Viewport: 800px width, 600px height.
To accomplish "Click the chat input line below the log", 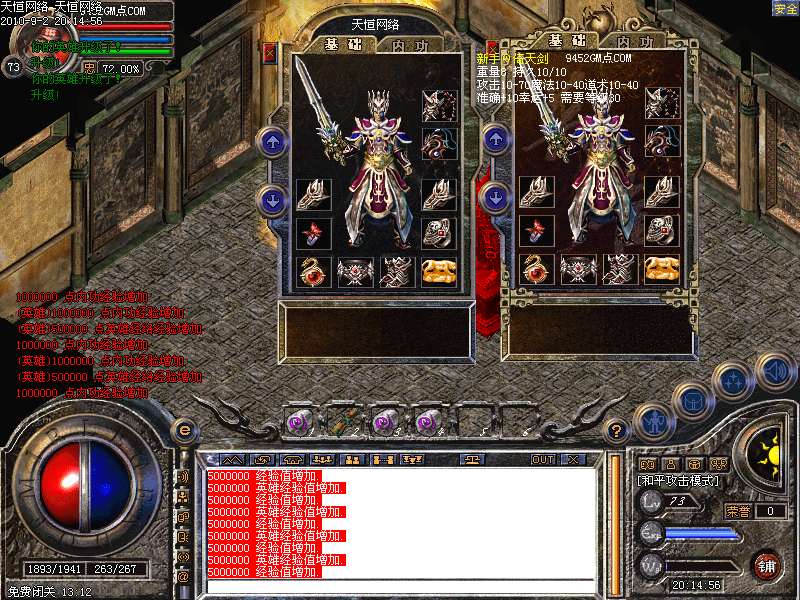I will [x=400, y=587].
